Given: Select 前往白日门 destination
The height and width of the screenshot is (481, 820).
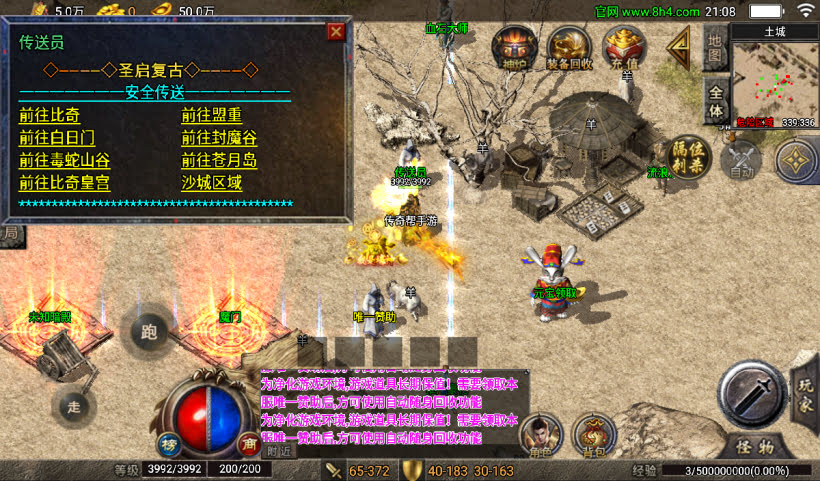Looking at the screenshot, I should 57,138.
